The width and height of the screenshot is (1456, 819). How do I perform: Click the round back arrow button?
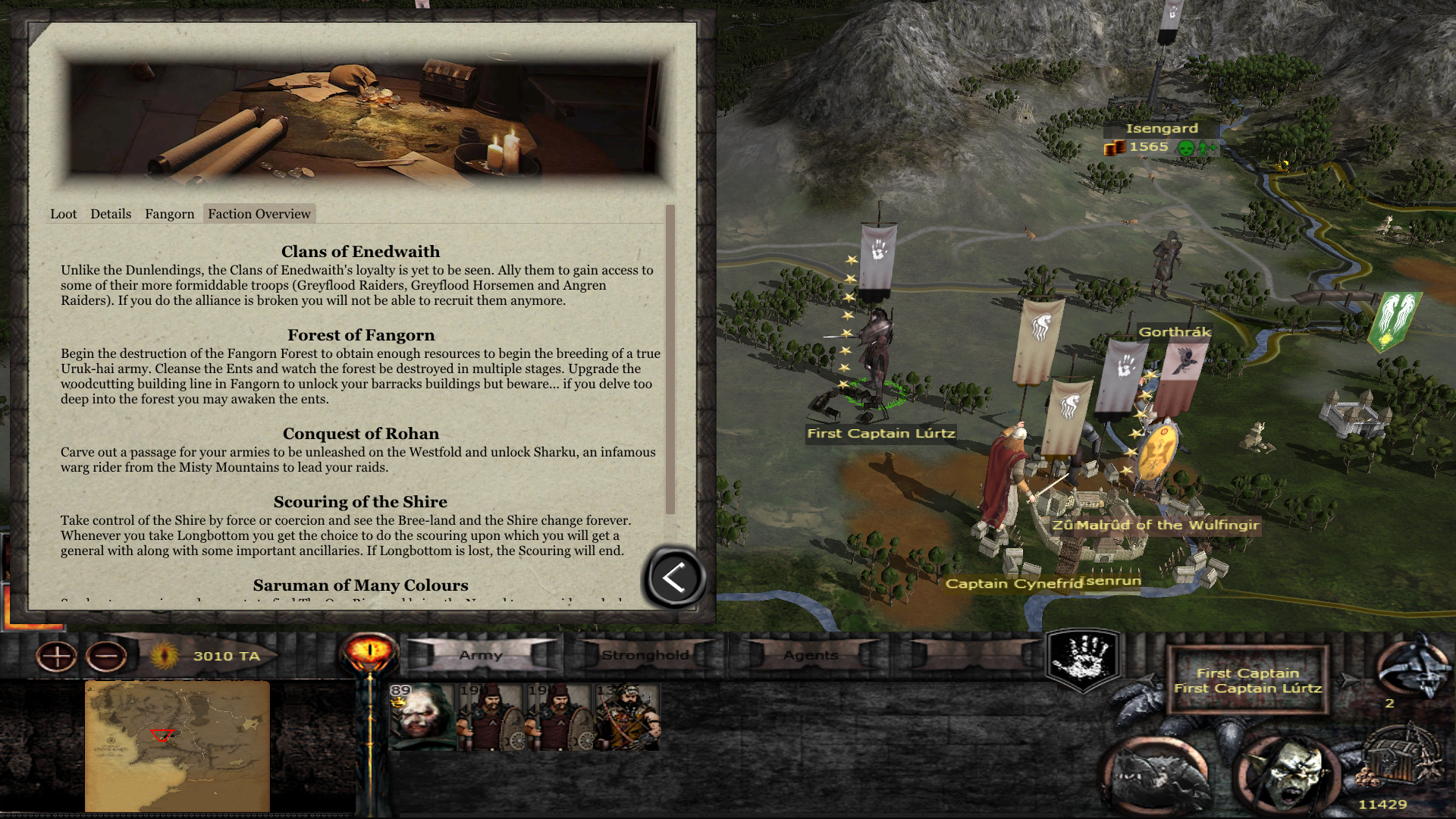click(x=674, y=578)
